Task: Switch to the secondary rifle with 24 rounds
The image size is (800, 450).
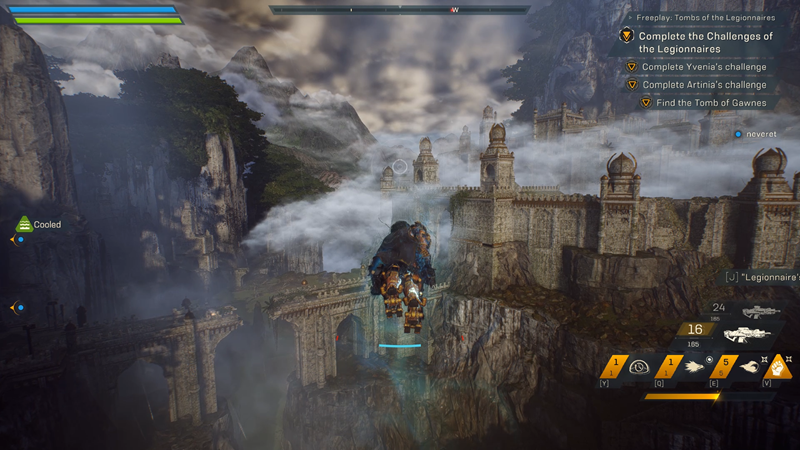Action: 761,311
